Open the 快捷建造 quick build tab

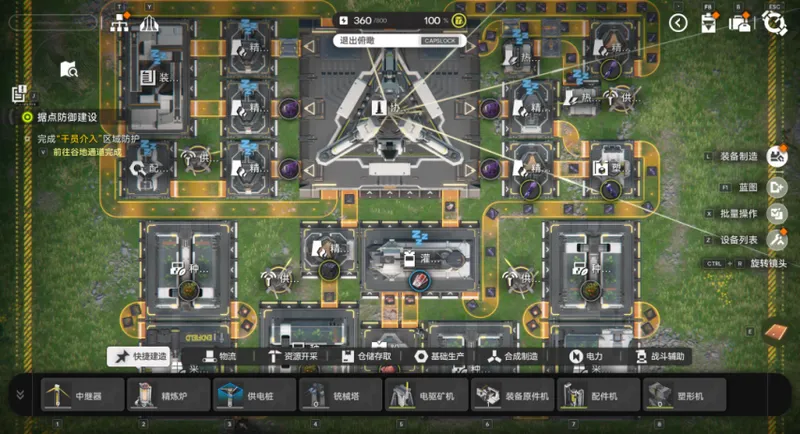[139, 356]
